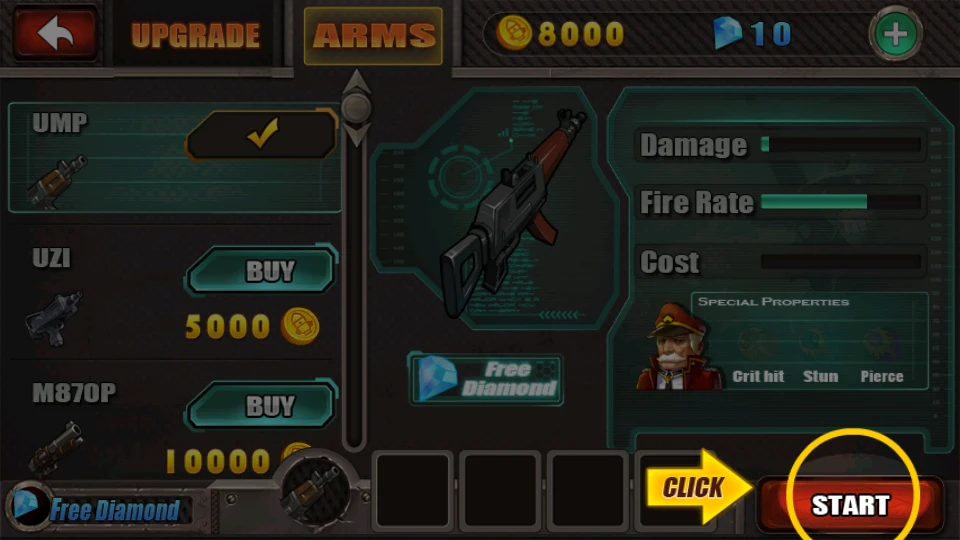Start the mission
Image resolution: width=960 pixels, height=540 pixels.
850,505
